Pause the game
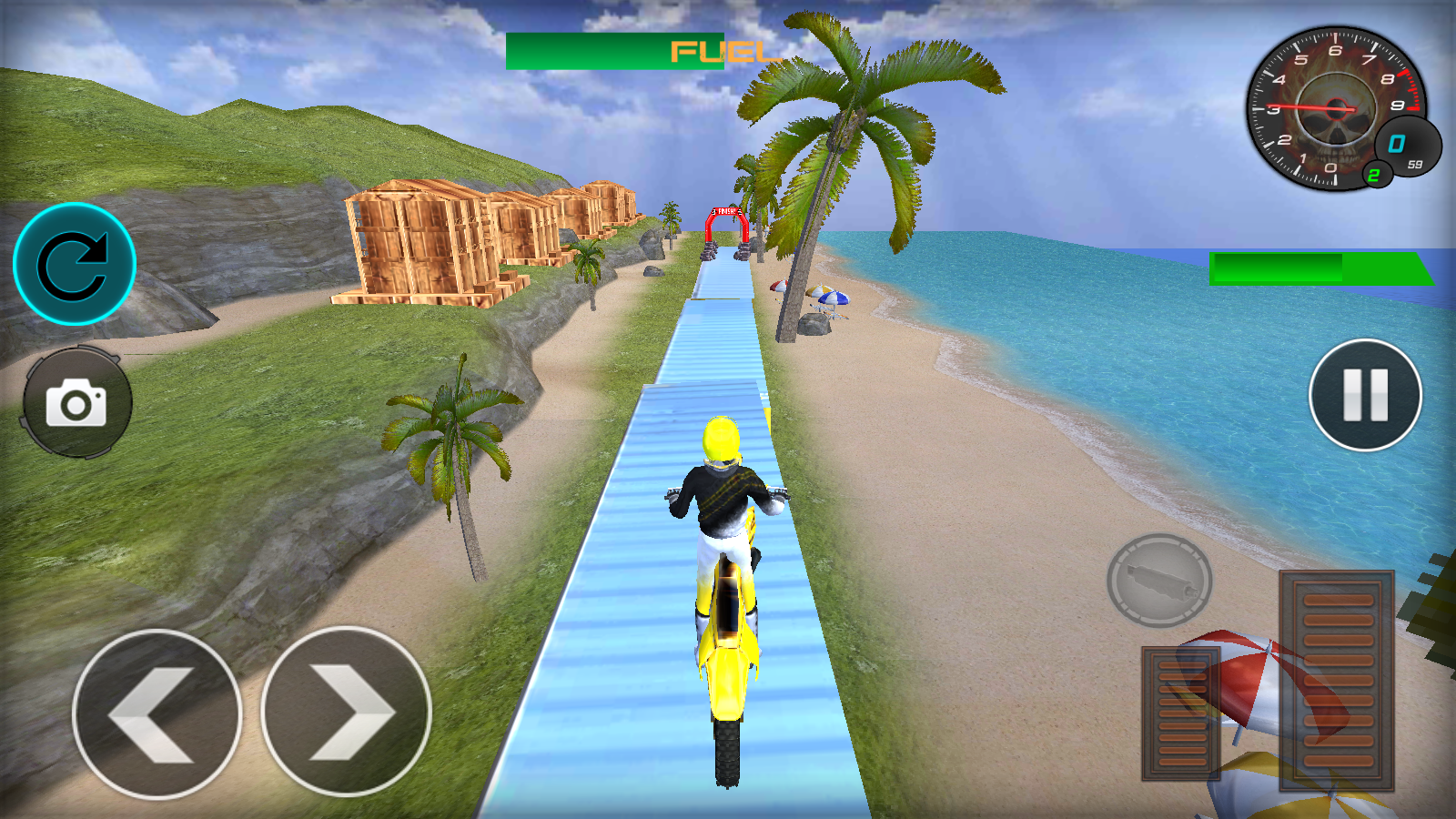Viewport: 1456px width, 819px height. (x=1365, y=395)
